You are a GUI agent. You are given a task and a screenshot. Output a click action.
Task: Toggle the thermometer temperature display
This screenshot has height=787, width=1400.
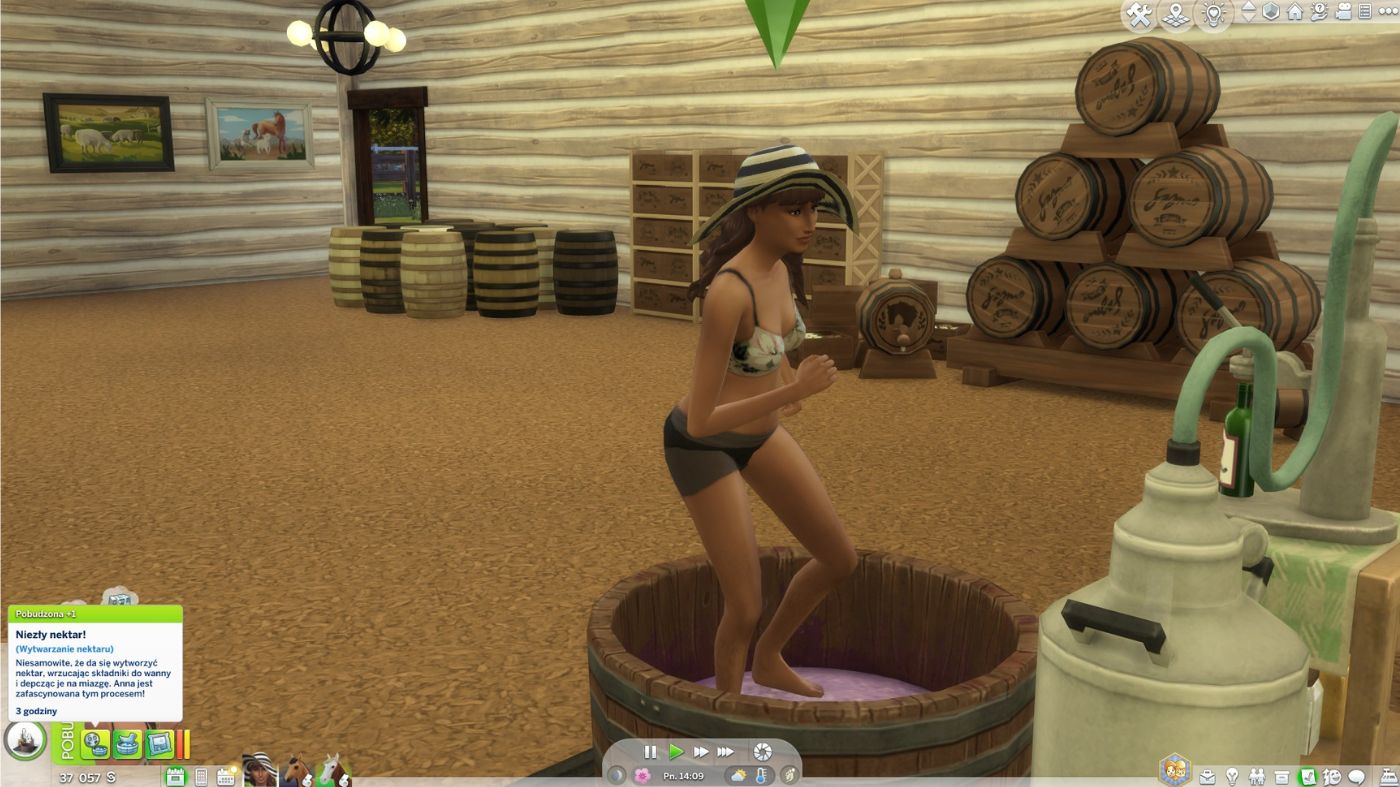tap(760, 774)
